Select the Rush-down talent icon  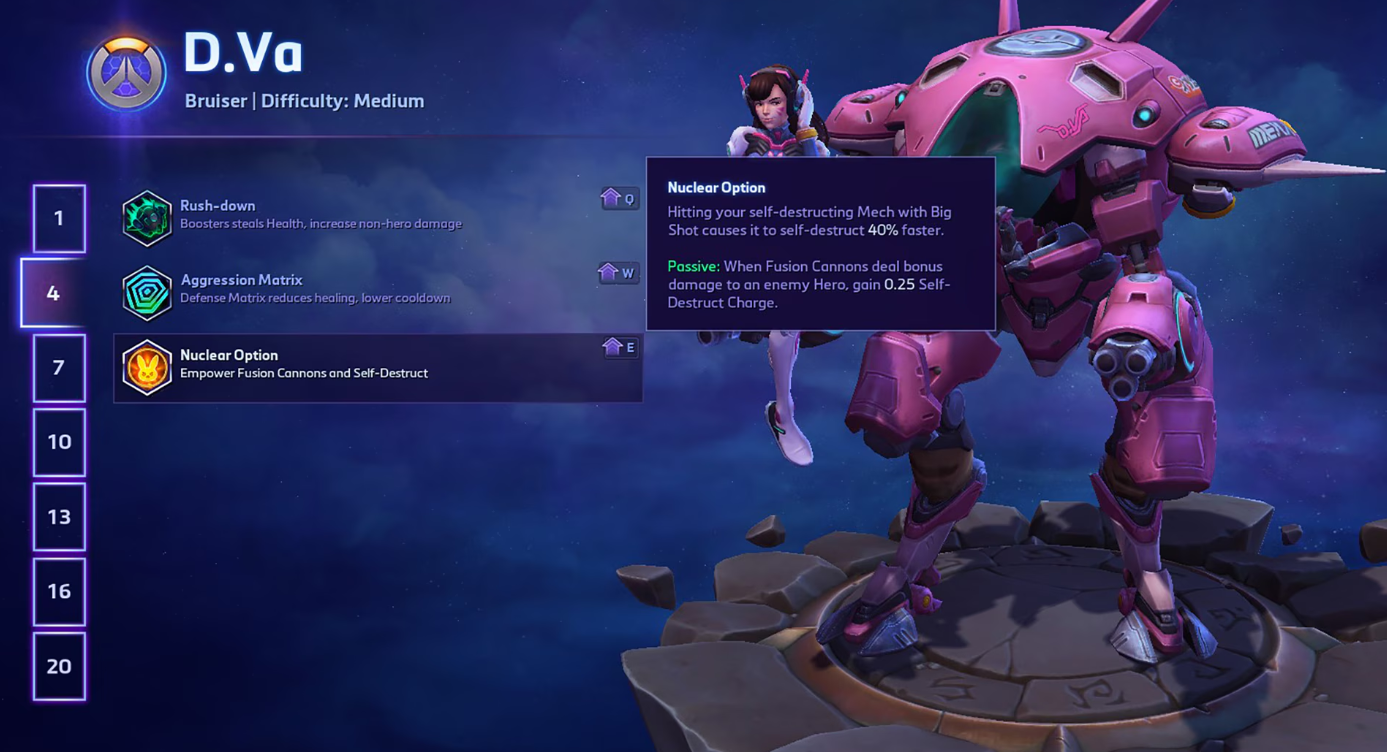[x=148, y=215]
